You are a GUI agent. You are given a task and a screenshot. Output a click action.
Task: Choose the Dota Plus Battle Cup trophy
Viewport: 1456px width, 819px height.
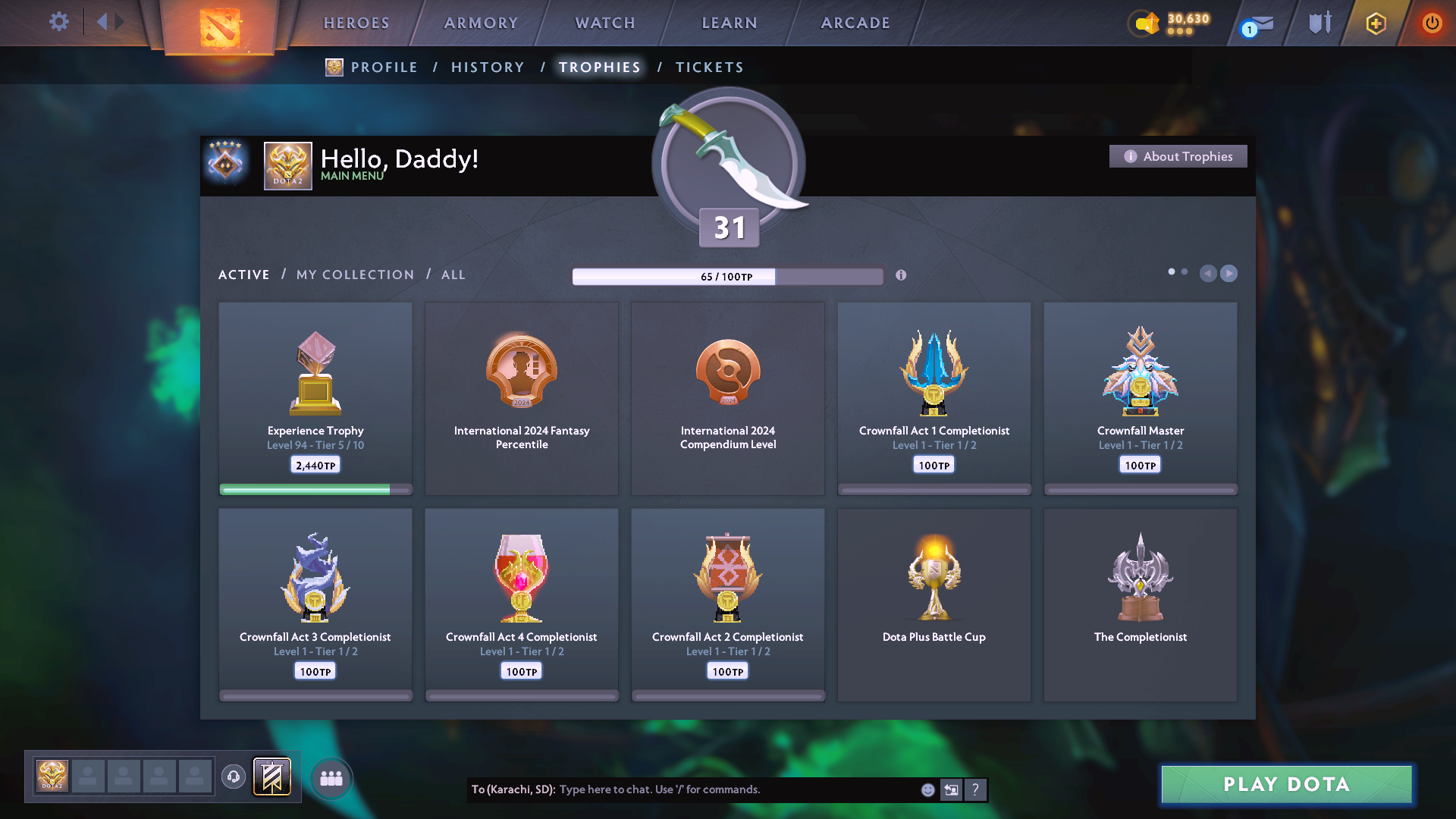pyautogui.click(x=934, y=604)
